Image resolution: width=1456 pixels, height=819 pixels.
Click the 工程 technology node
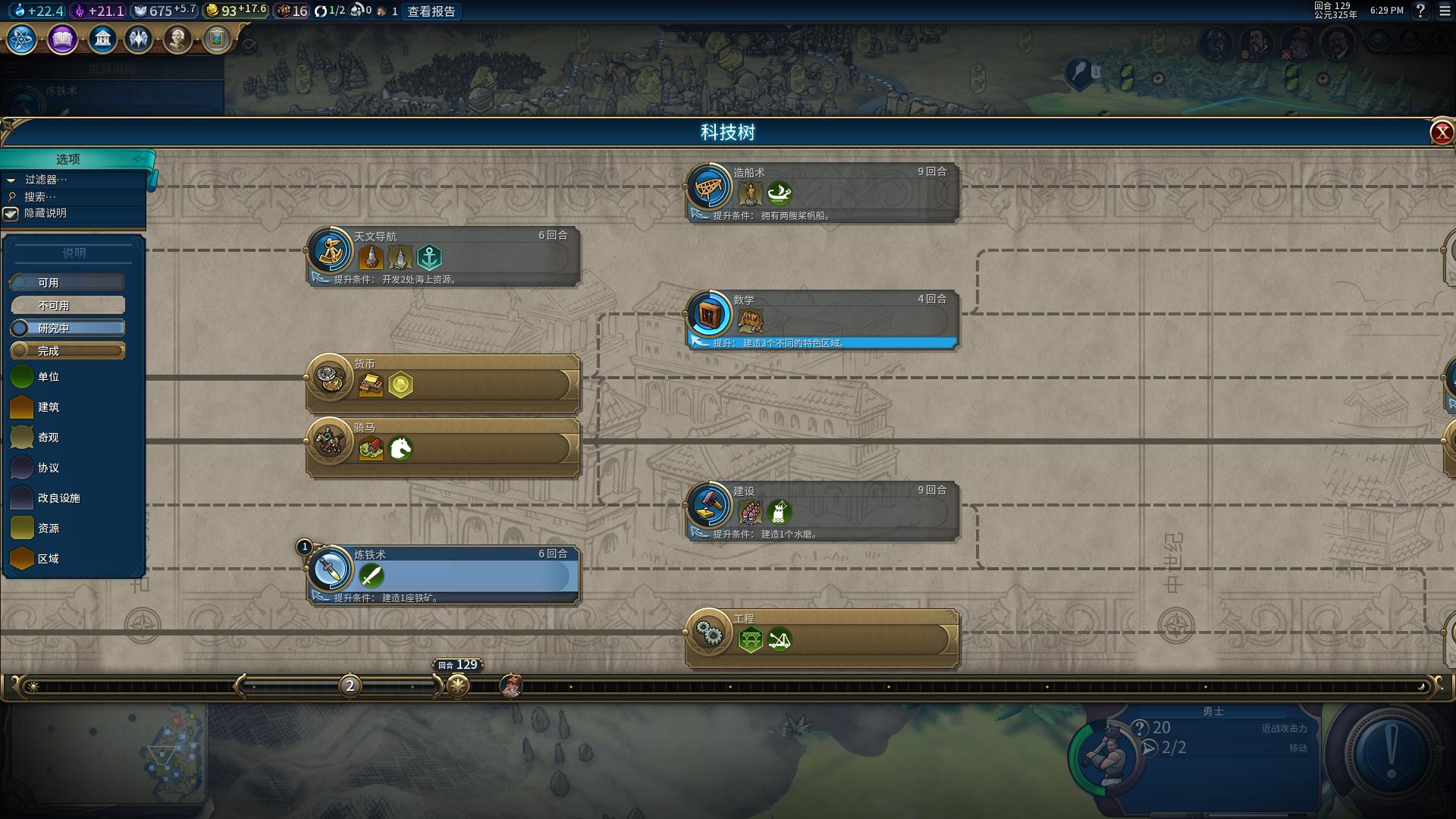(822, 638)
